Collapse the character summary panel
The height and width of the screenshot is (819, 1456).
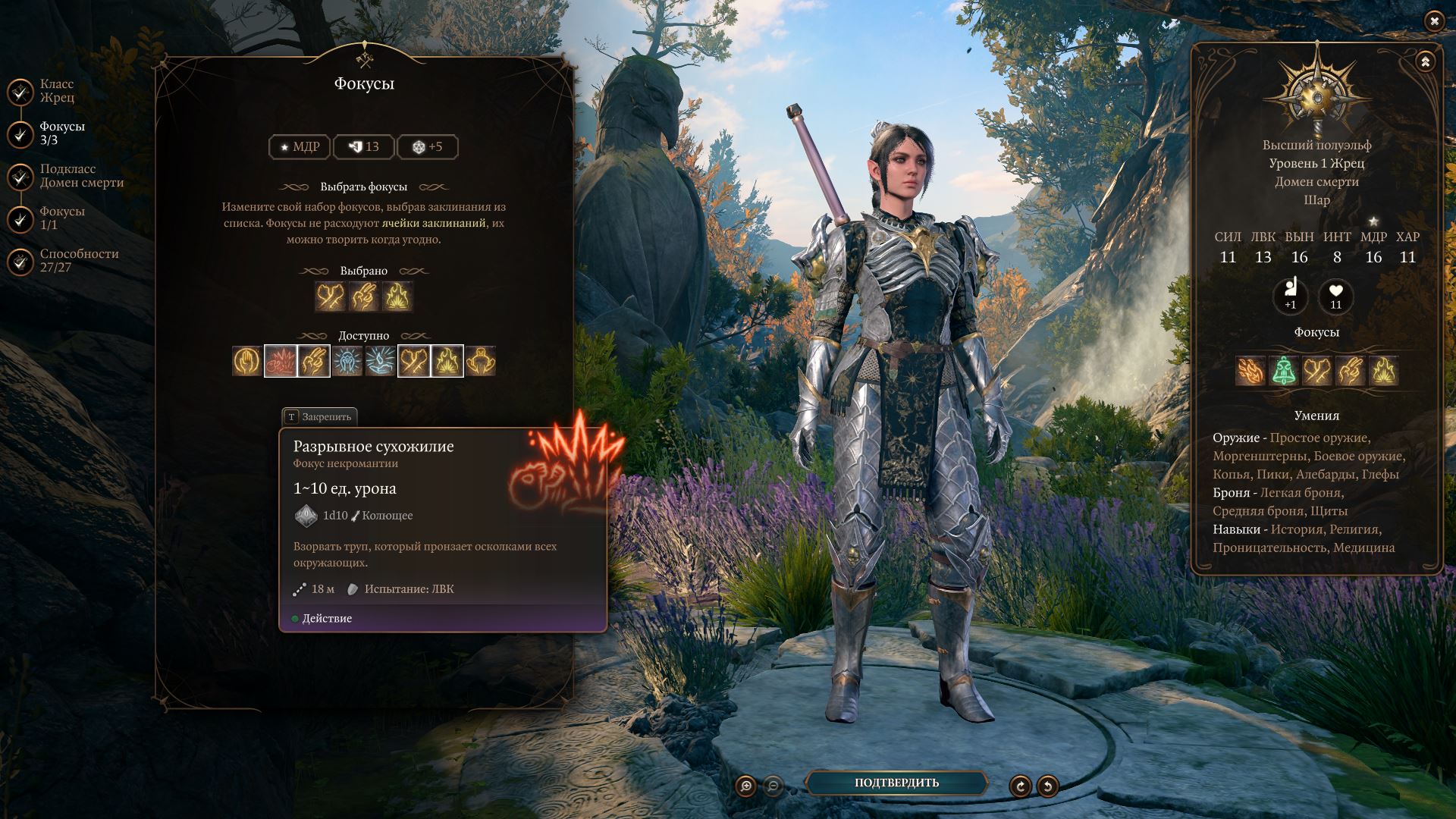click(x=1425, y=61)
